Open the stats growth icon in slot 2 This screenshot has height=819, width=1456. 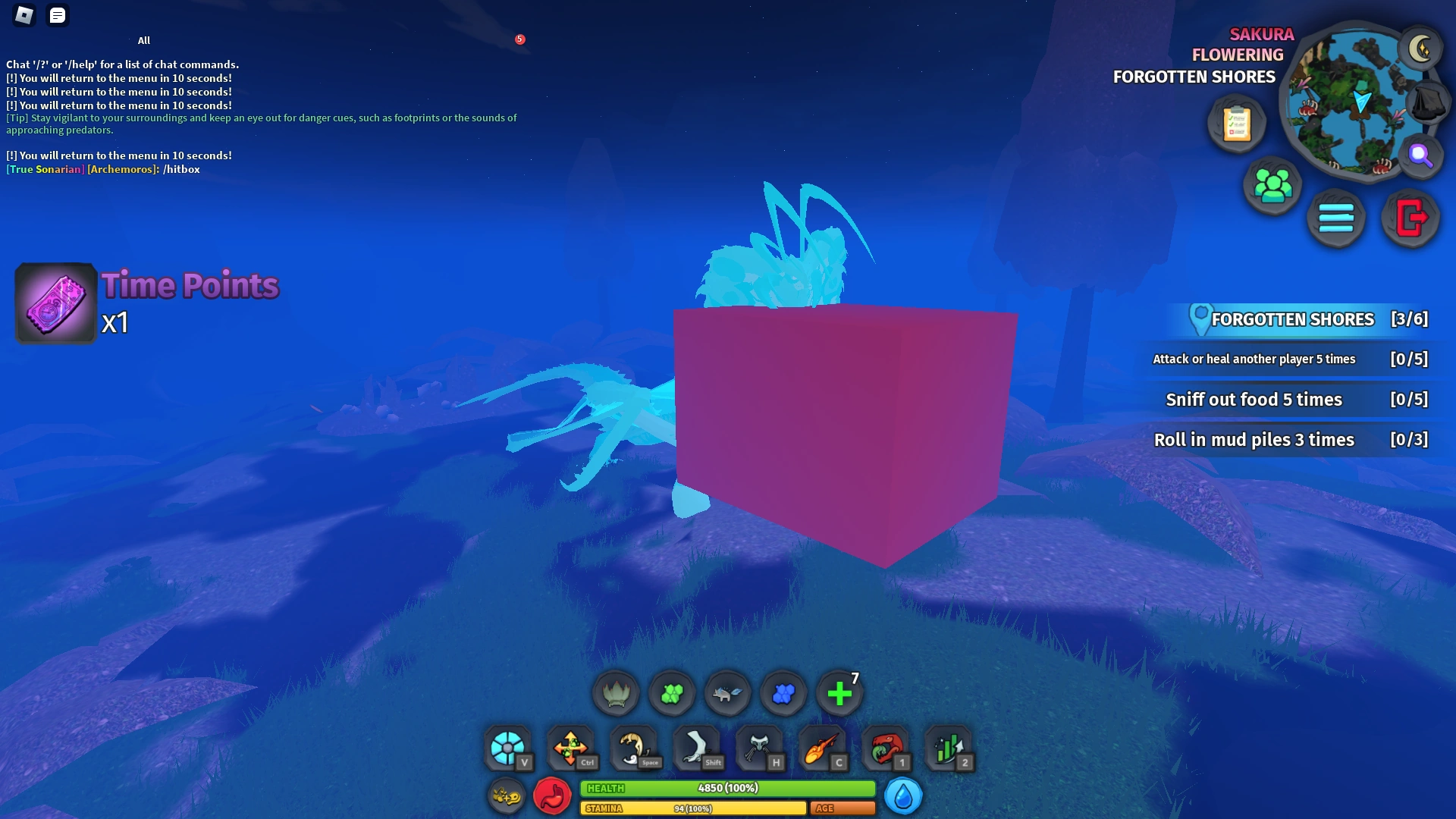949,748
